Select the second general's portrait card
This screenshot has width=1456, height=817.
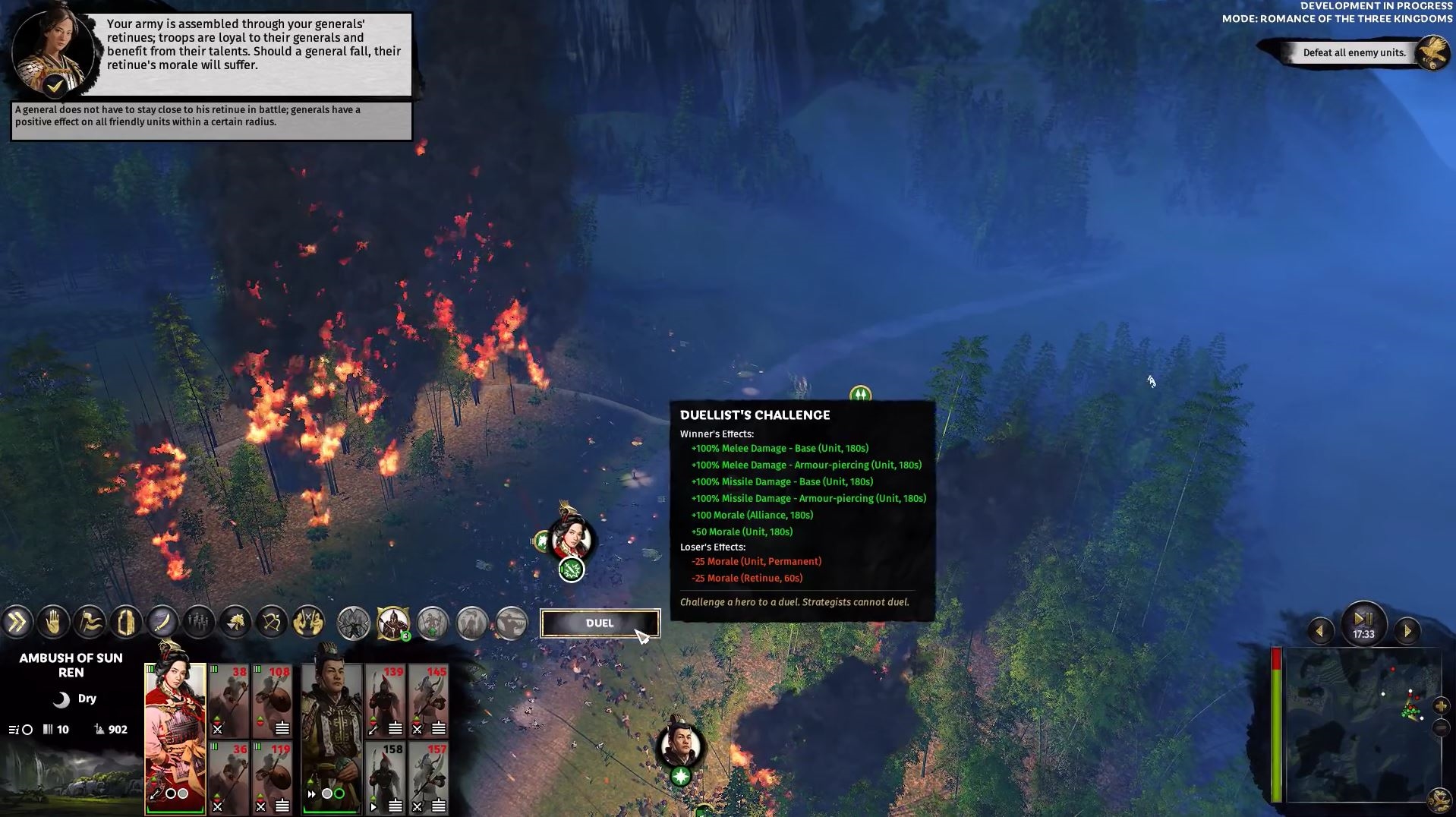click(331, 738)
